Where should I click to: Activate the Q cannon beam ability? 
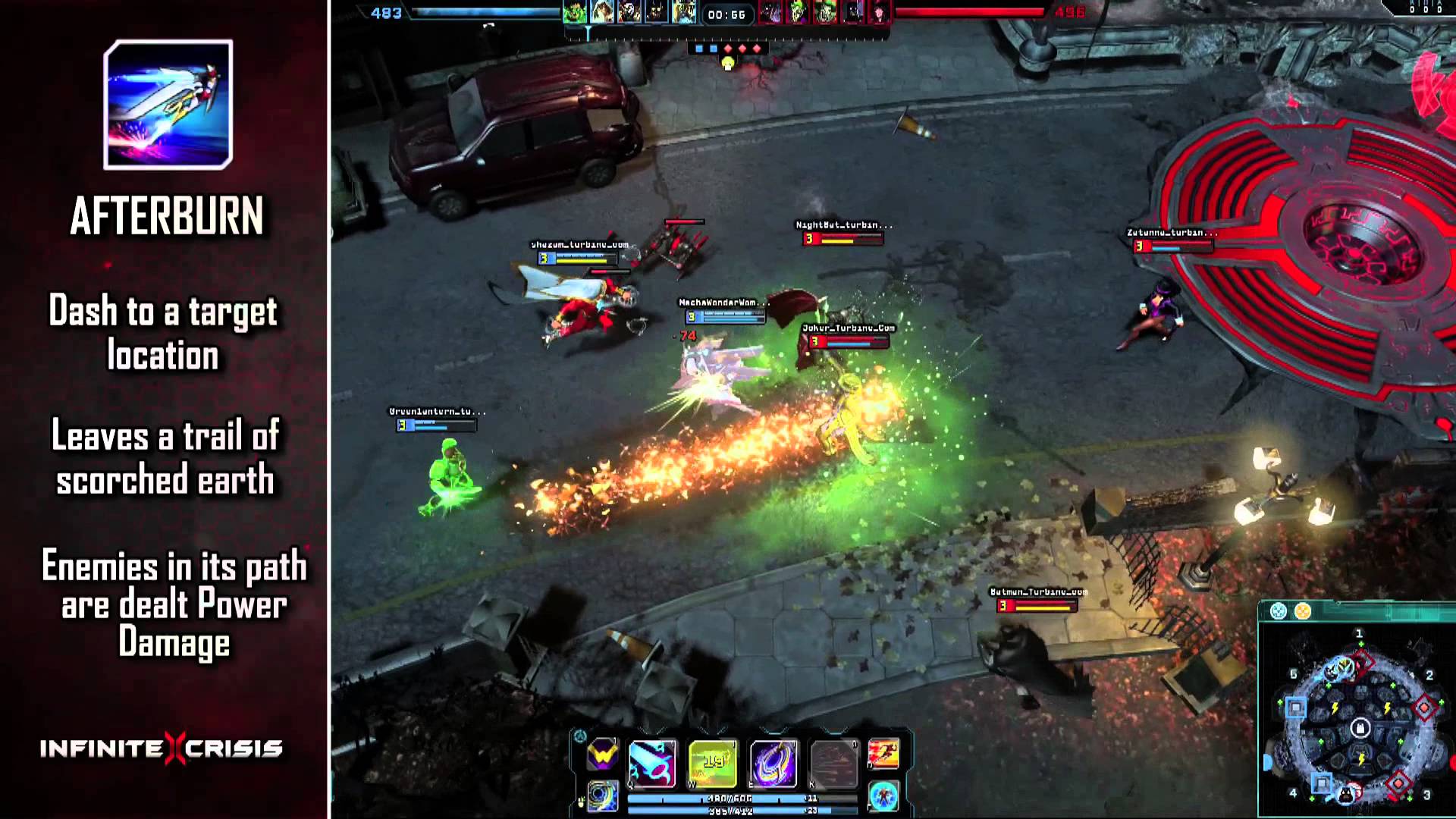point(652,762)
